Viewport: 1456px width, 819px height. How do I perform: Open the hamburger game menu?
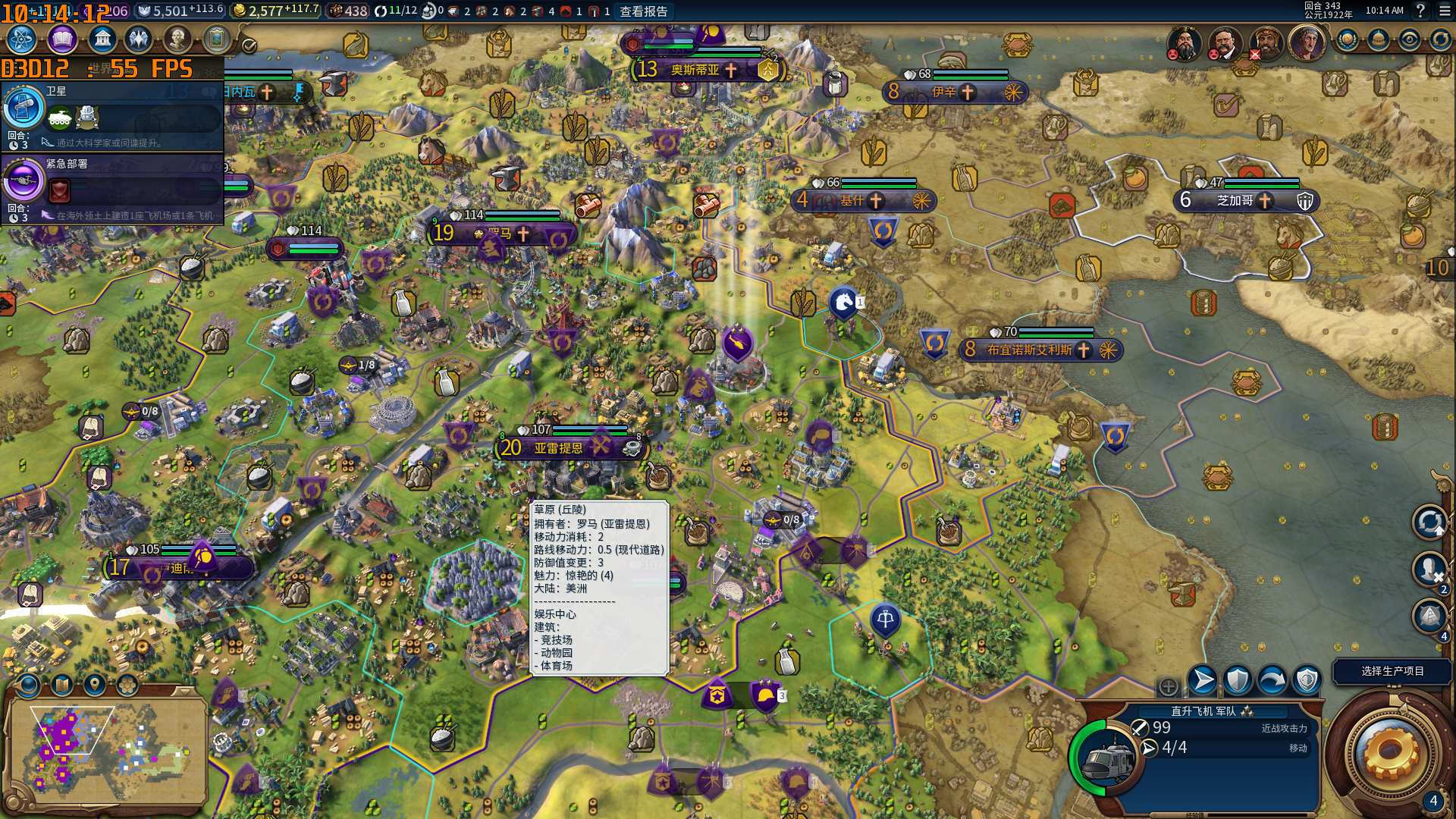tap(1444, 11)
